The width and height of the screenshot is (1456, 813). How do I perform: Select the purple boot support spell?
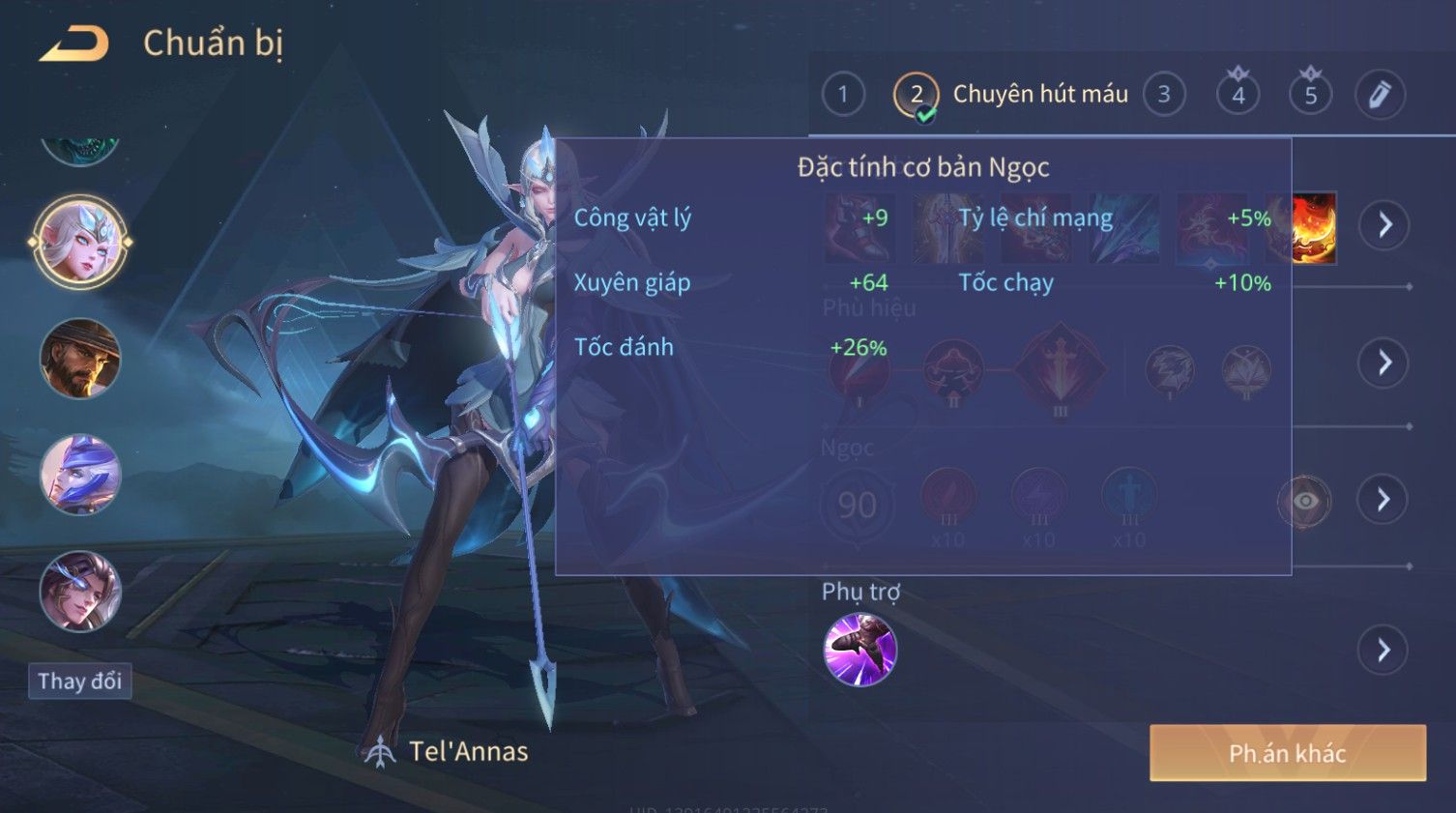pyautogui.click(x=859, y=650)
